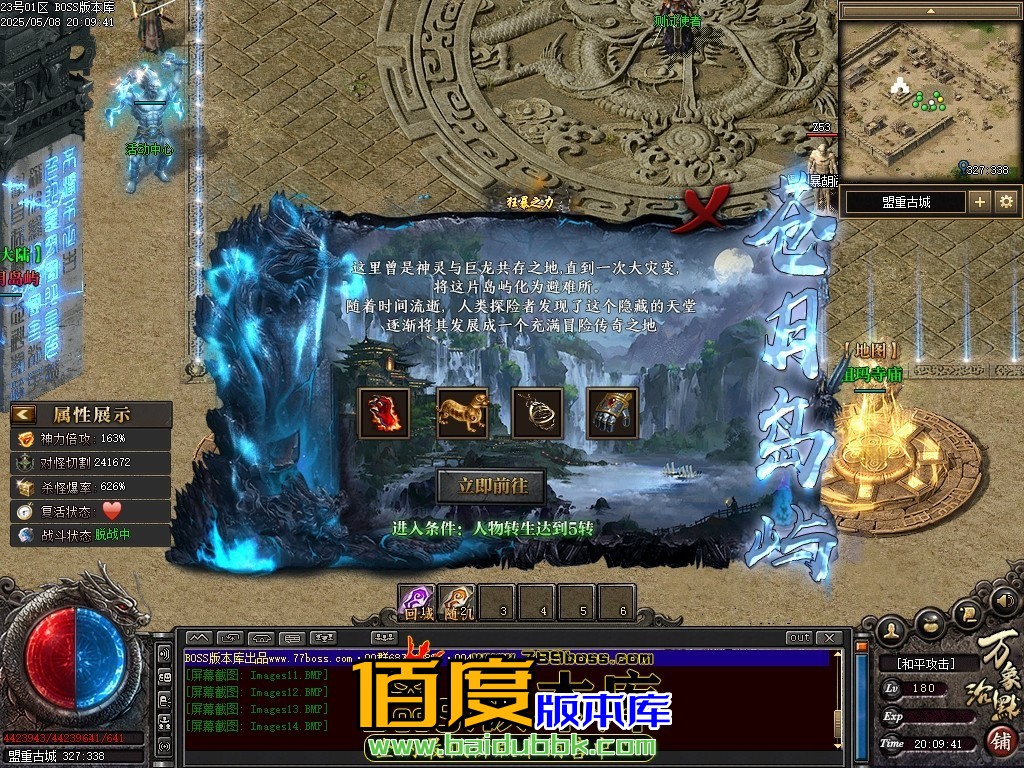The width and height of the screenshot is (1024, 768).
Task: Close the chat window with X
Action: click(x=829, y=638)
